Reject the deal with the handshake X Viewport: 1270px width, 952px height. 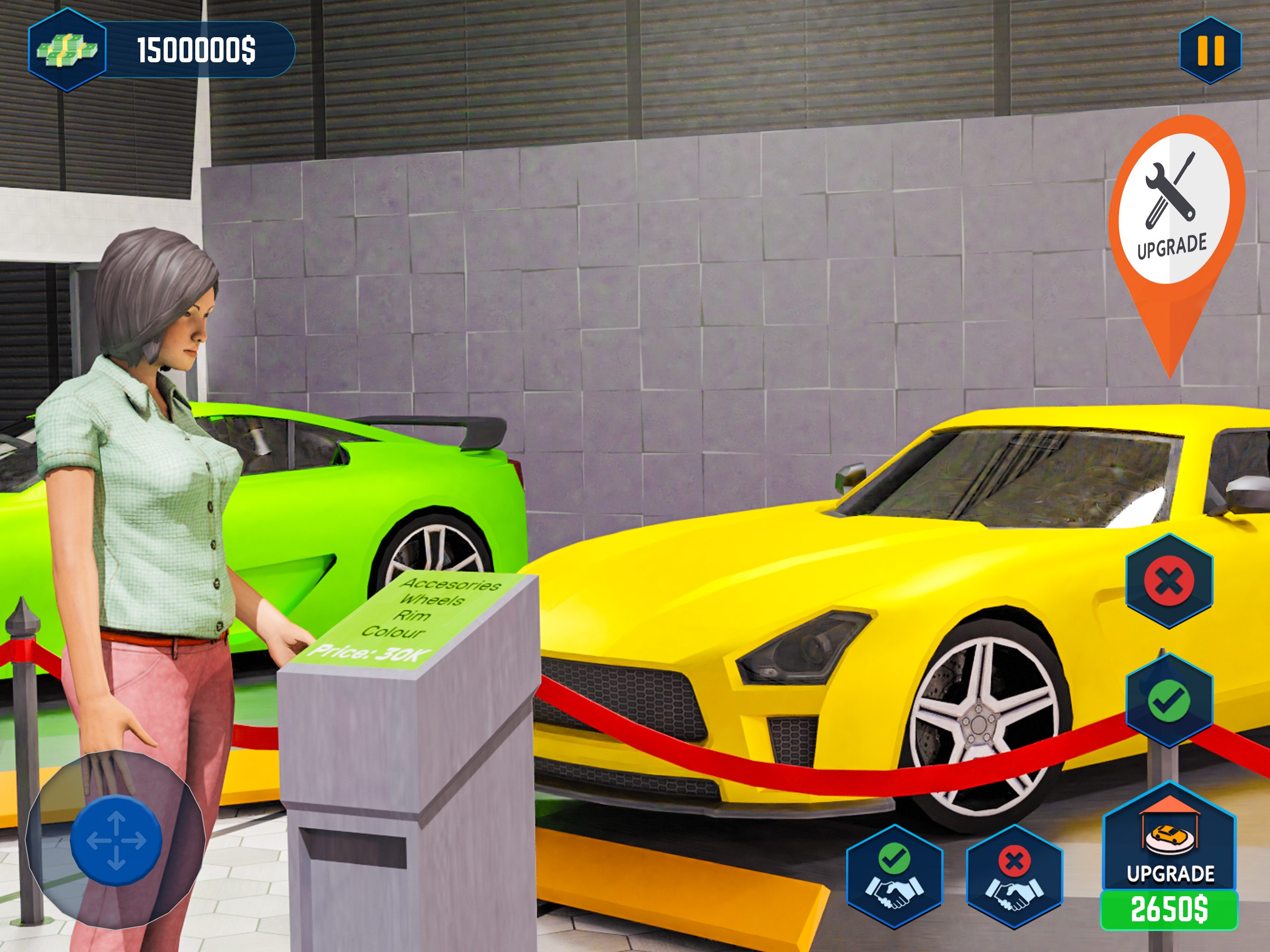tap(1014, 877)
